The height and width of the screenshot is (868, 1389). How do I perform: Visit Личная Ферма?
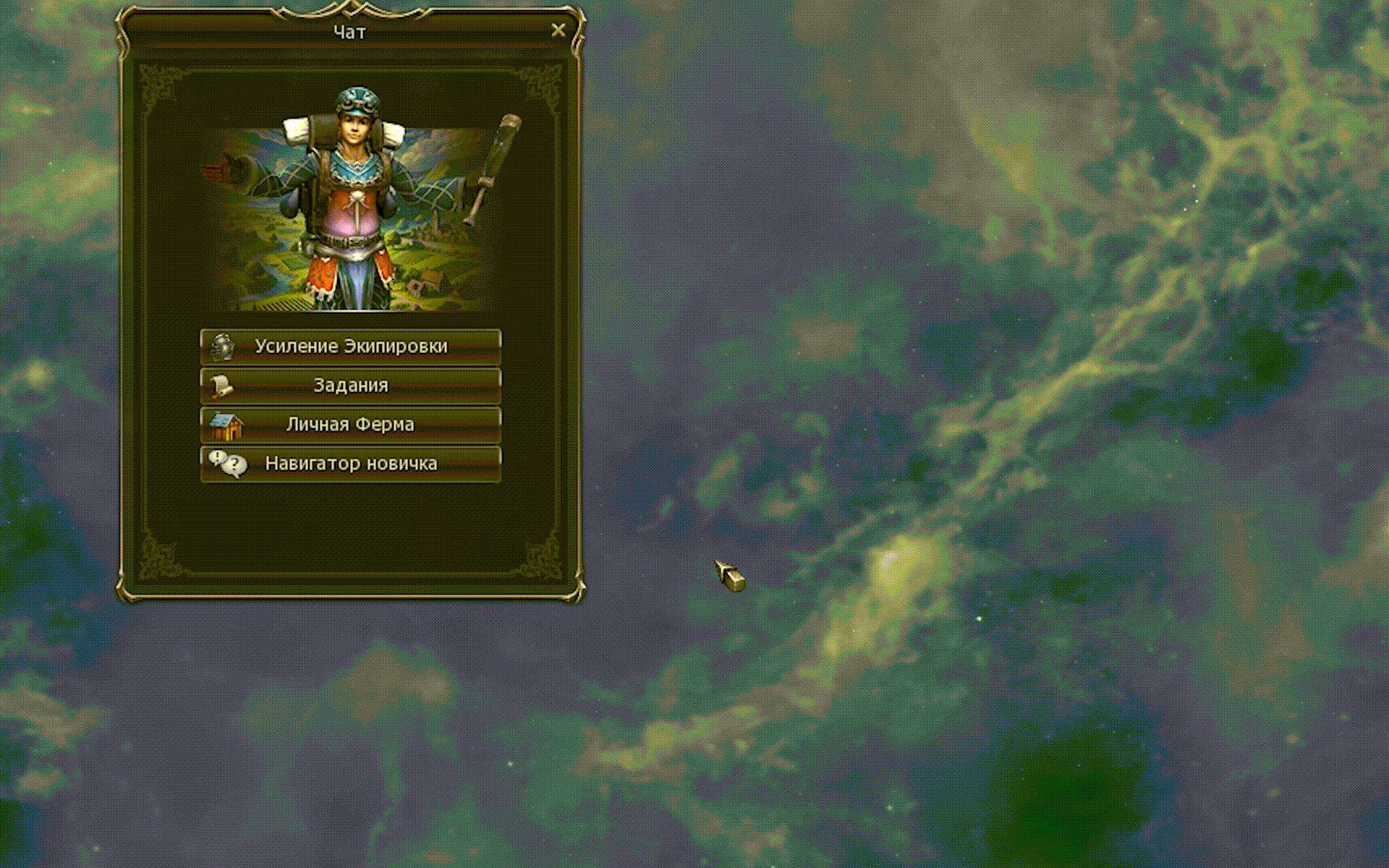351,425
